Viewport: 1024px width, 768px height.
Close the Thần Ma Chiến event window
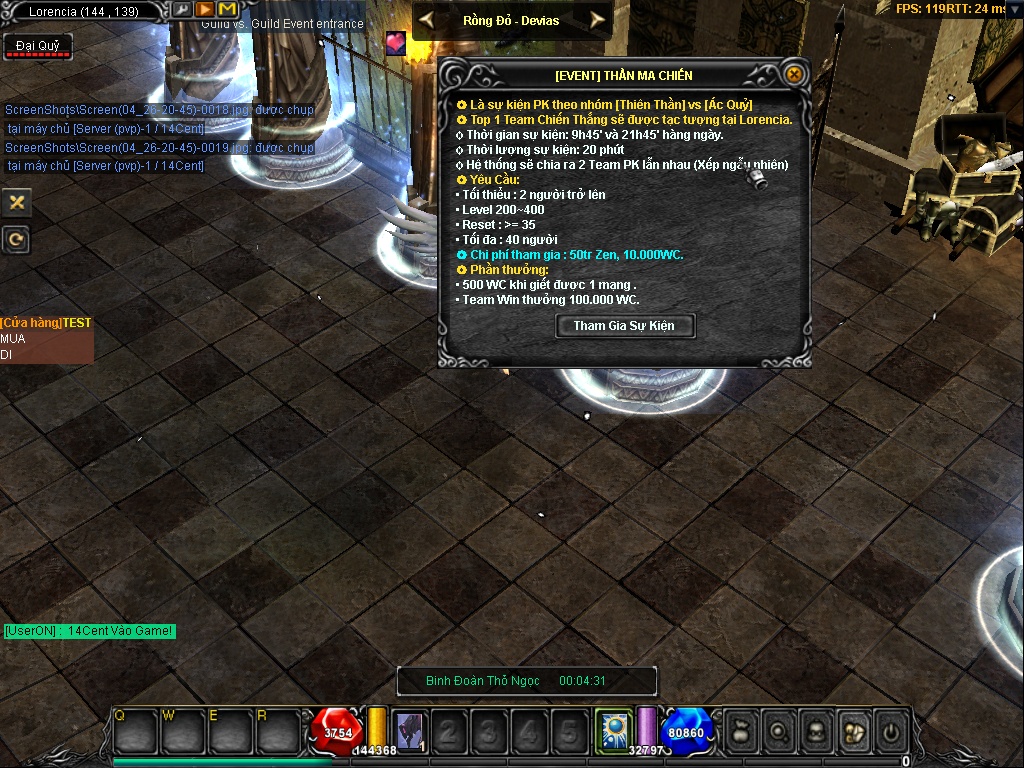793,74
